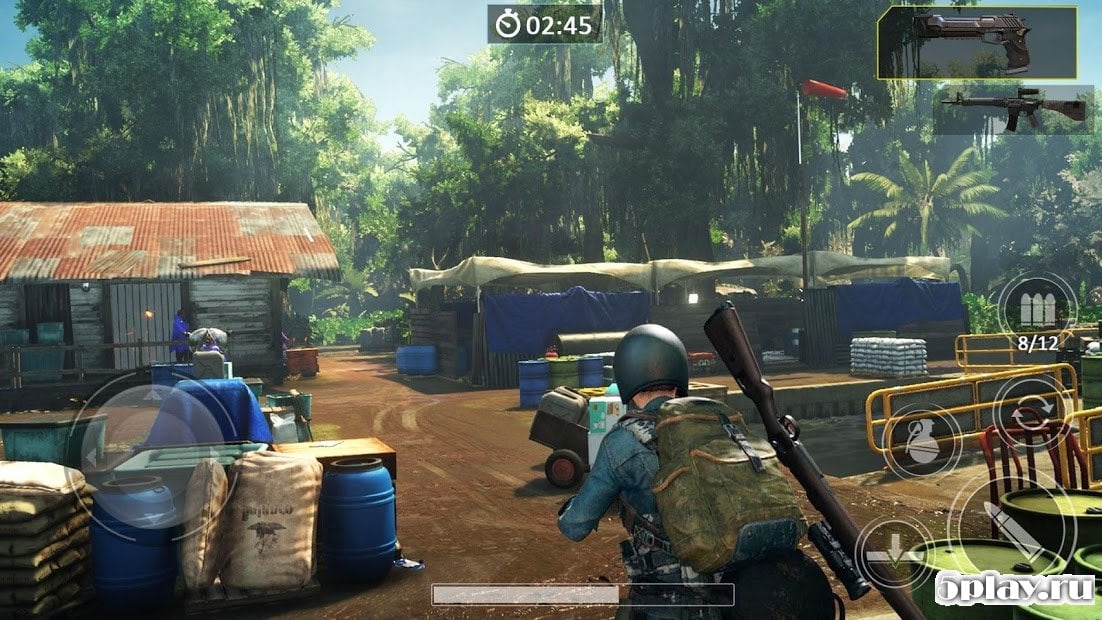Switch to the assault rifle slot
Image resolution: width=1102 pixels, height=620 pixels.
(x=1013, y=109)
